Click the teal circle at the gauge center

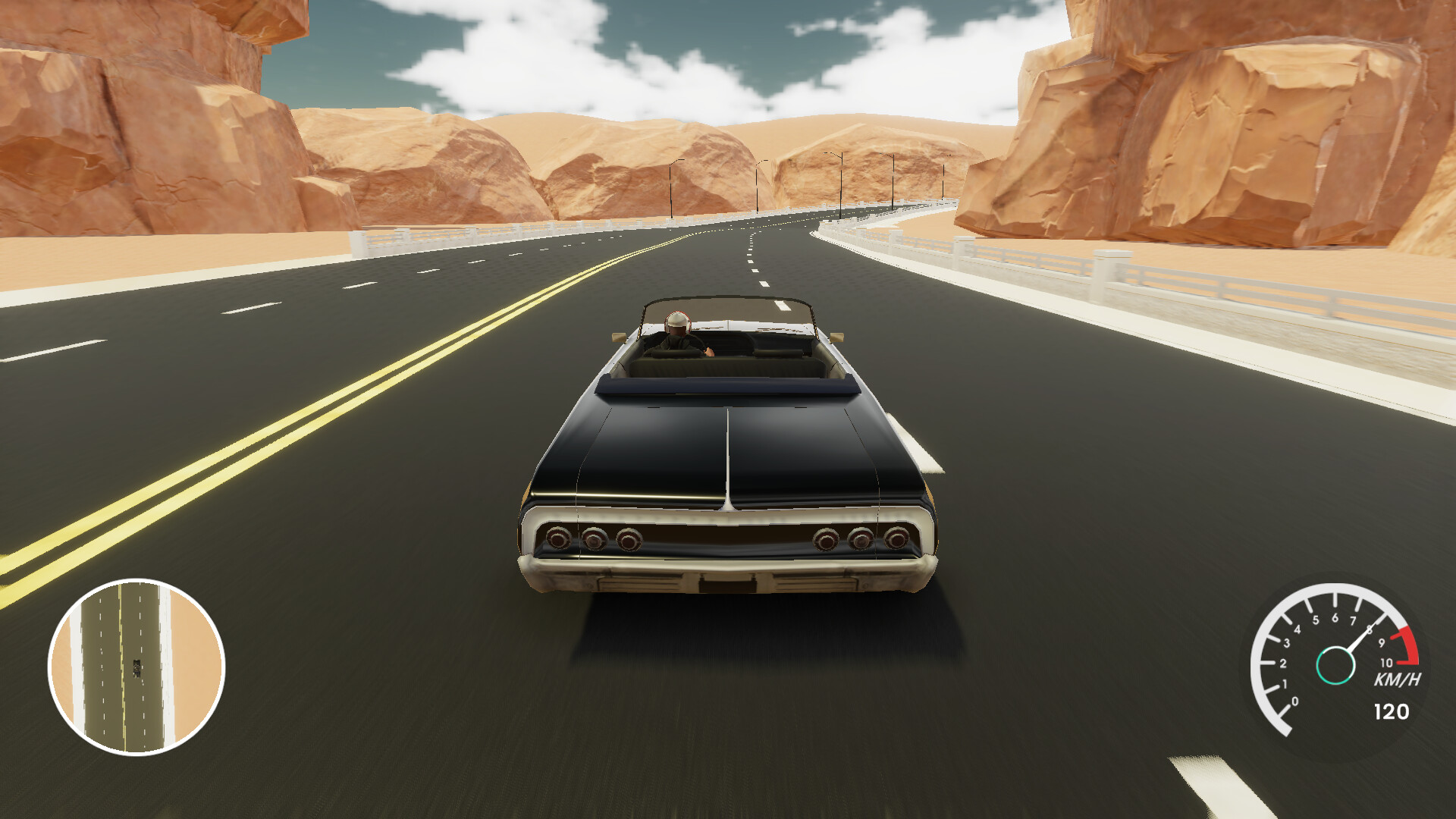click(x=1335, y=665)
